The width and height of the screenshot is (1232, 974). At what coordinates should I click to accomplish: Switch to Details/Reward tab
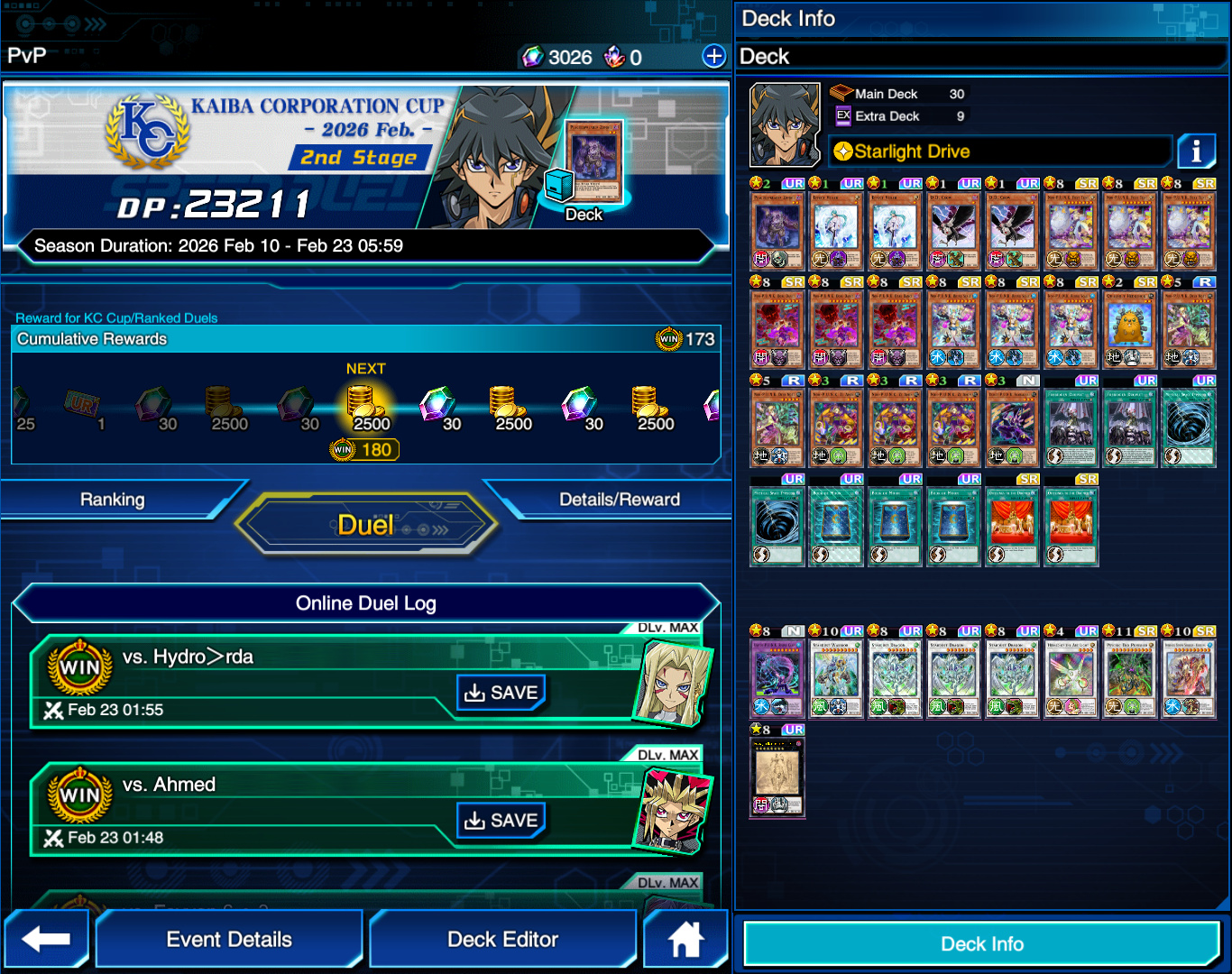pyautogui.click(x=619, y=500)
